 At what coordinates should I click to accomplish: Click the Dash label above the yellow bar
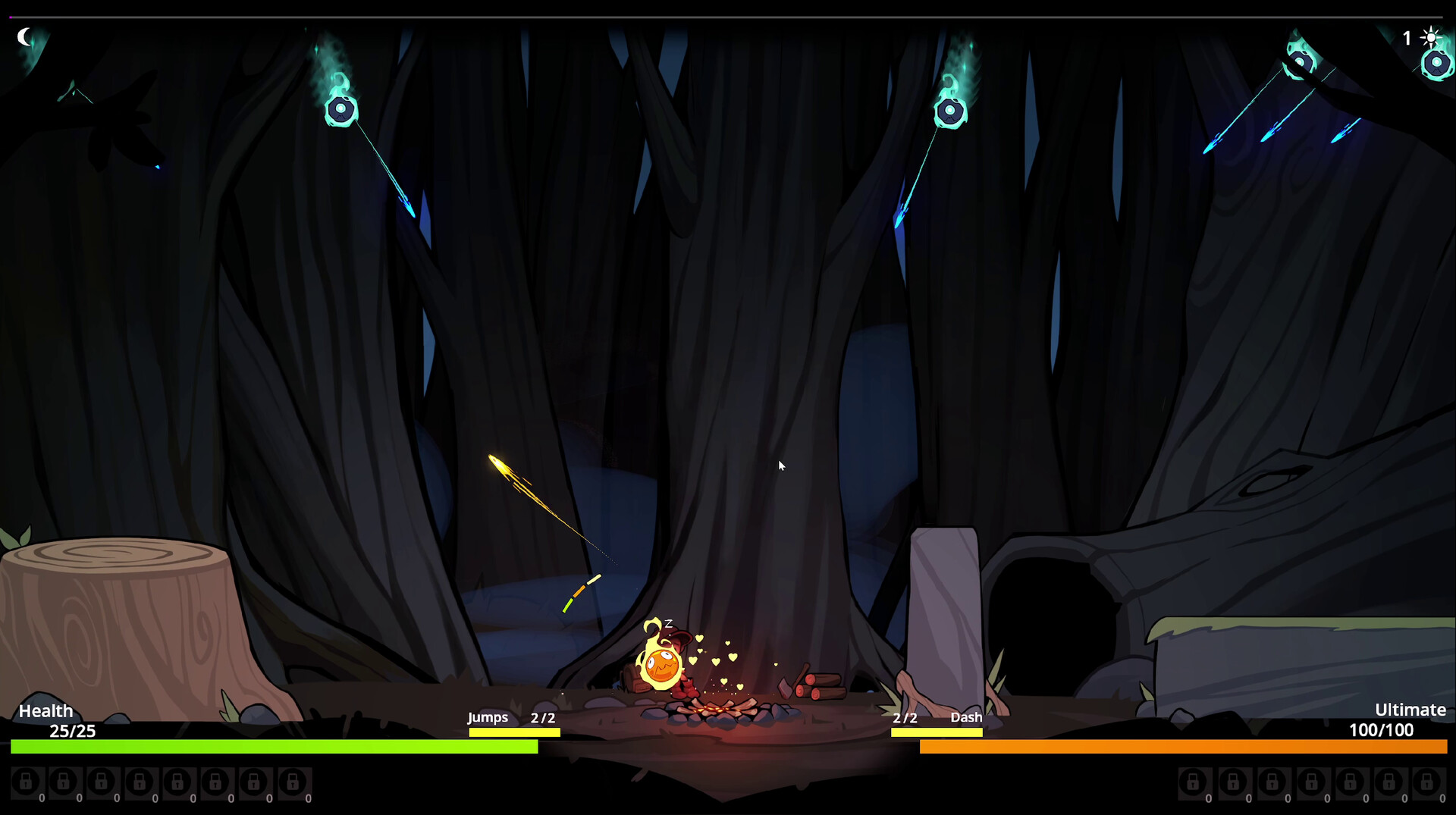click(966, 717)
